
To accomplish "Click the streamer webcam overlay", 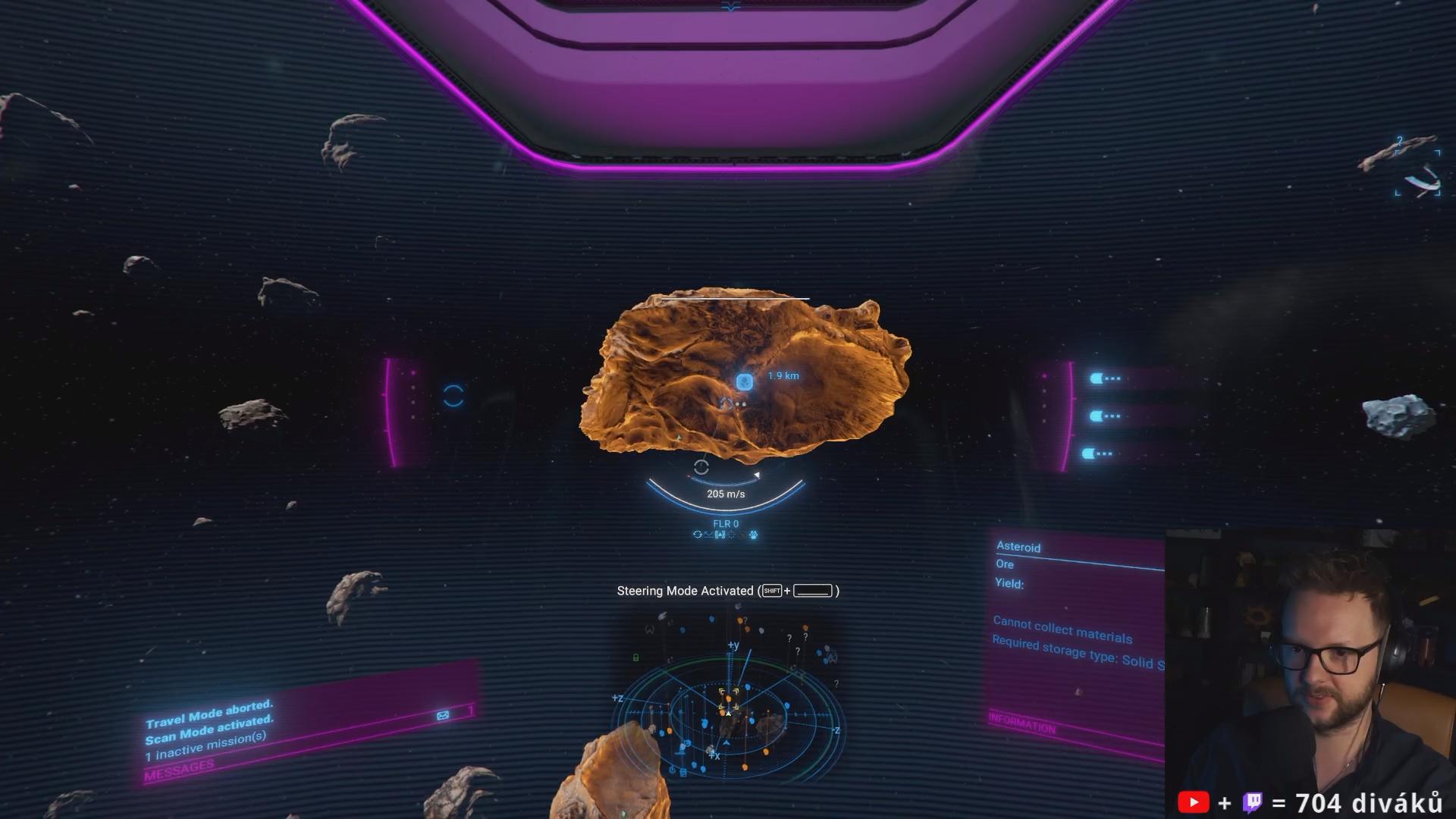I will tap(1310, 667).
